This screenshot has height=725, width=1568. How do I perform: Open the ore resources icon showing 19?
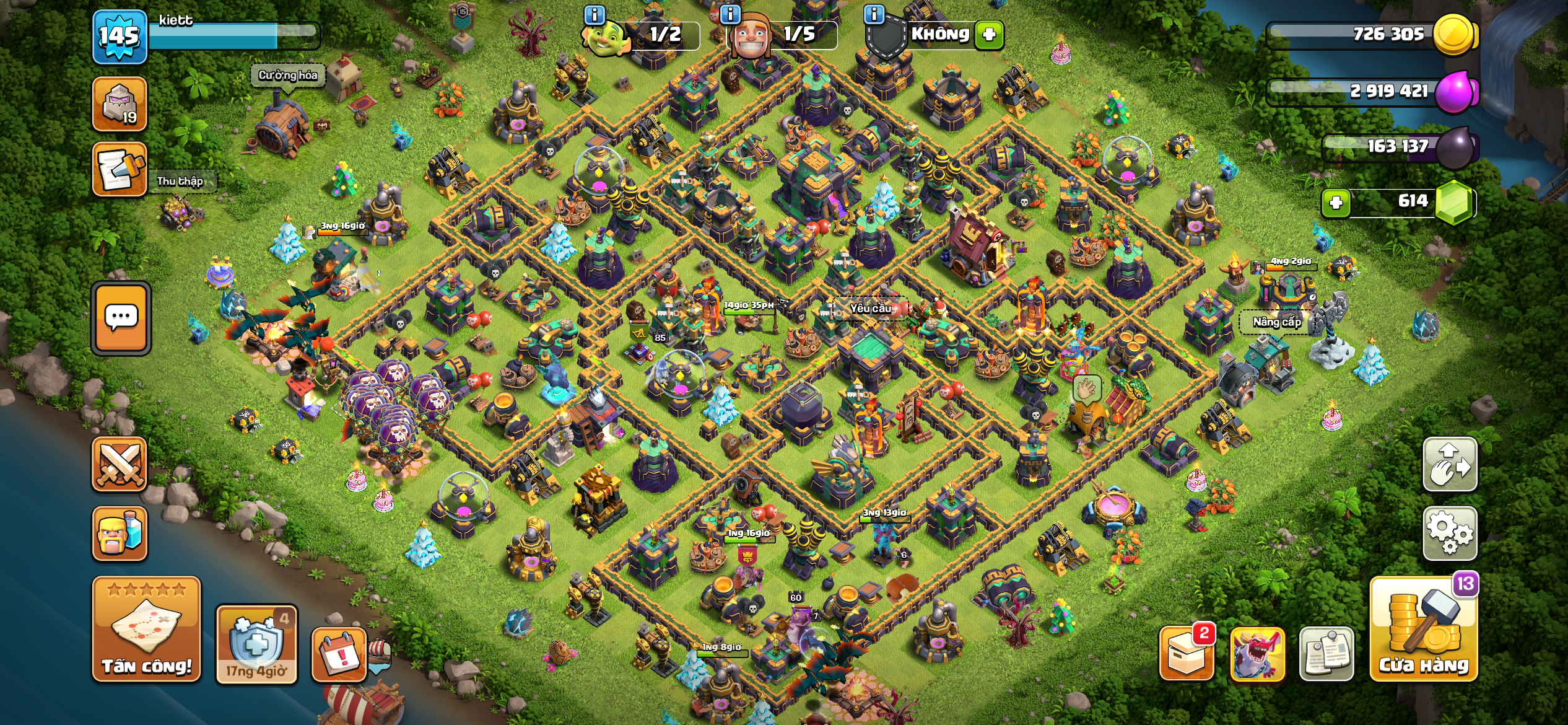[x=120, y=104]
